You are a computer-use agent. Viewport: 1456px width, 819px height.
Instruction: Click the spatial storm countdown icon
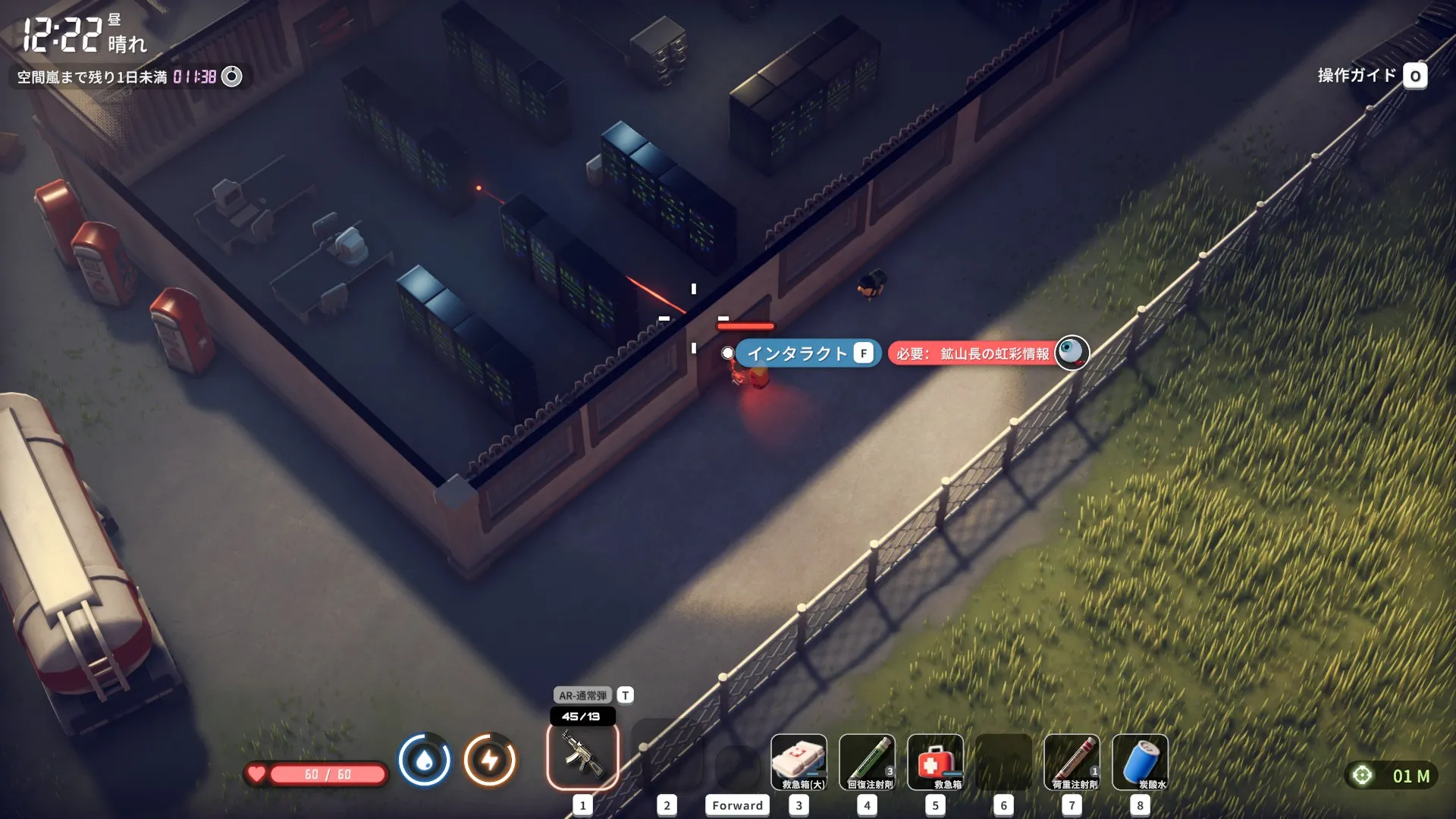pyautogui.click(x=232, y=77)
